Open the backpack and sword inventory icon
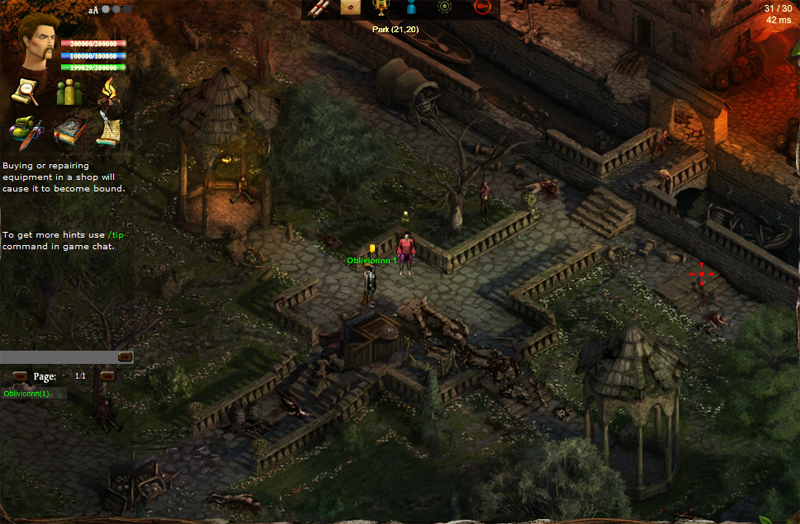Screen dimensions: 800x524 click(x=24, y=130)
